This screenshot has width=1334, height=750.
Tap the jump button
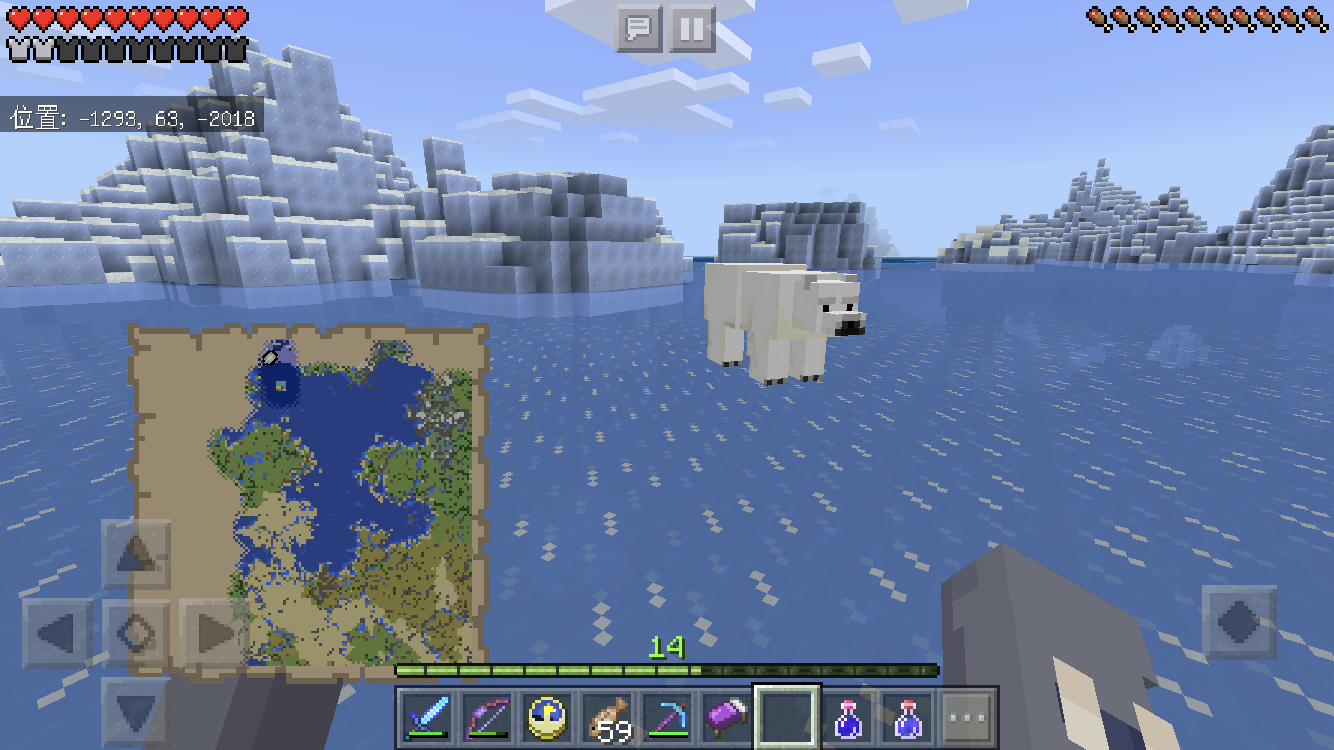(1238, 622)
